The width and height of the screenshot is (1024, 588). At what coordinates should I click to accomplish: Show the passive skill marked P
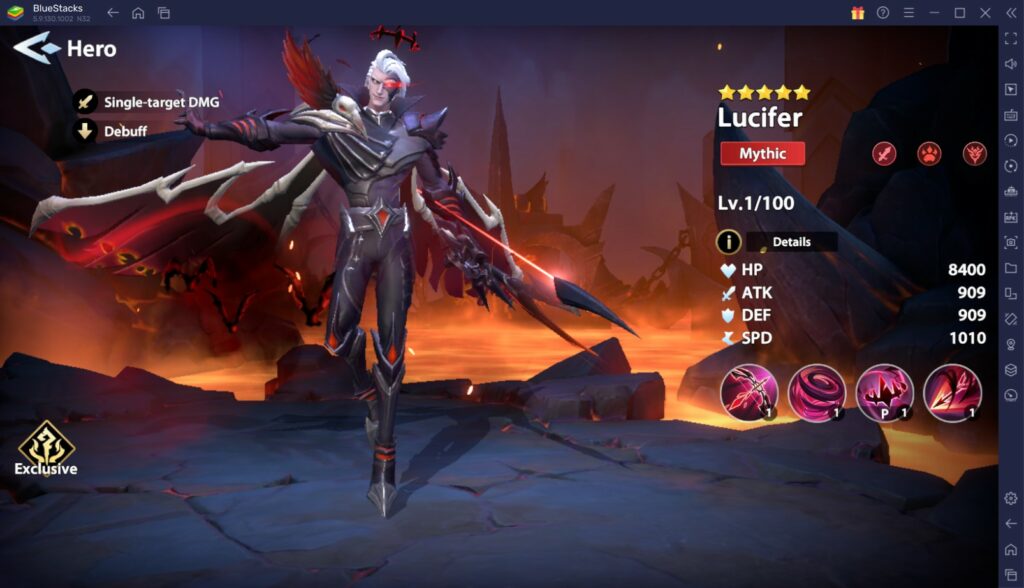pos(884,391)
